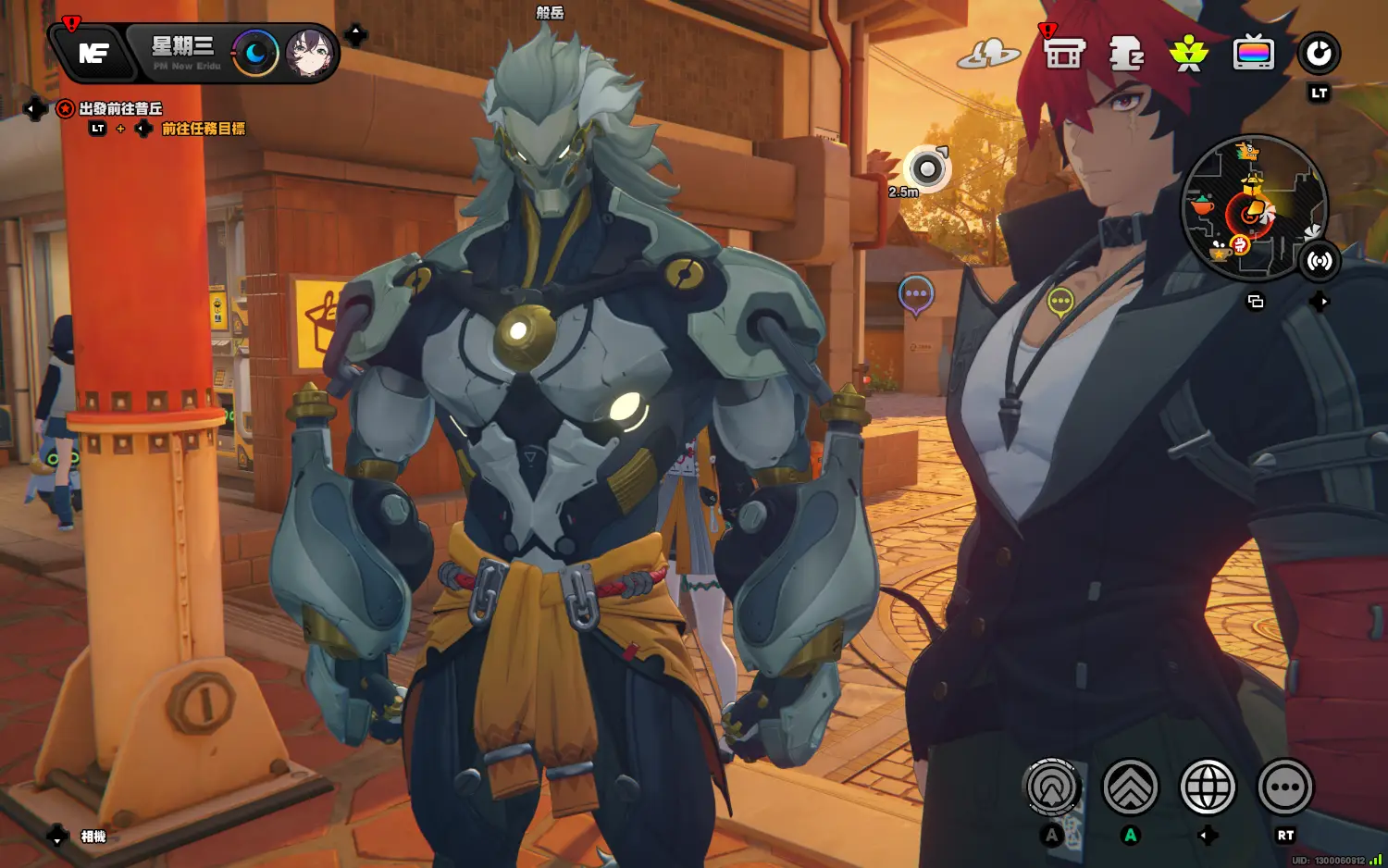The width and height of the screenshot is (1388, 868).
Task: Select the purple speech bubble marker
Action: pos(916,294)
